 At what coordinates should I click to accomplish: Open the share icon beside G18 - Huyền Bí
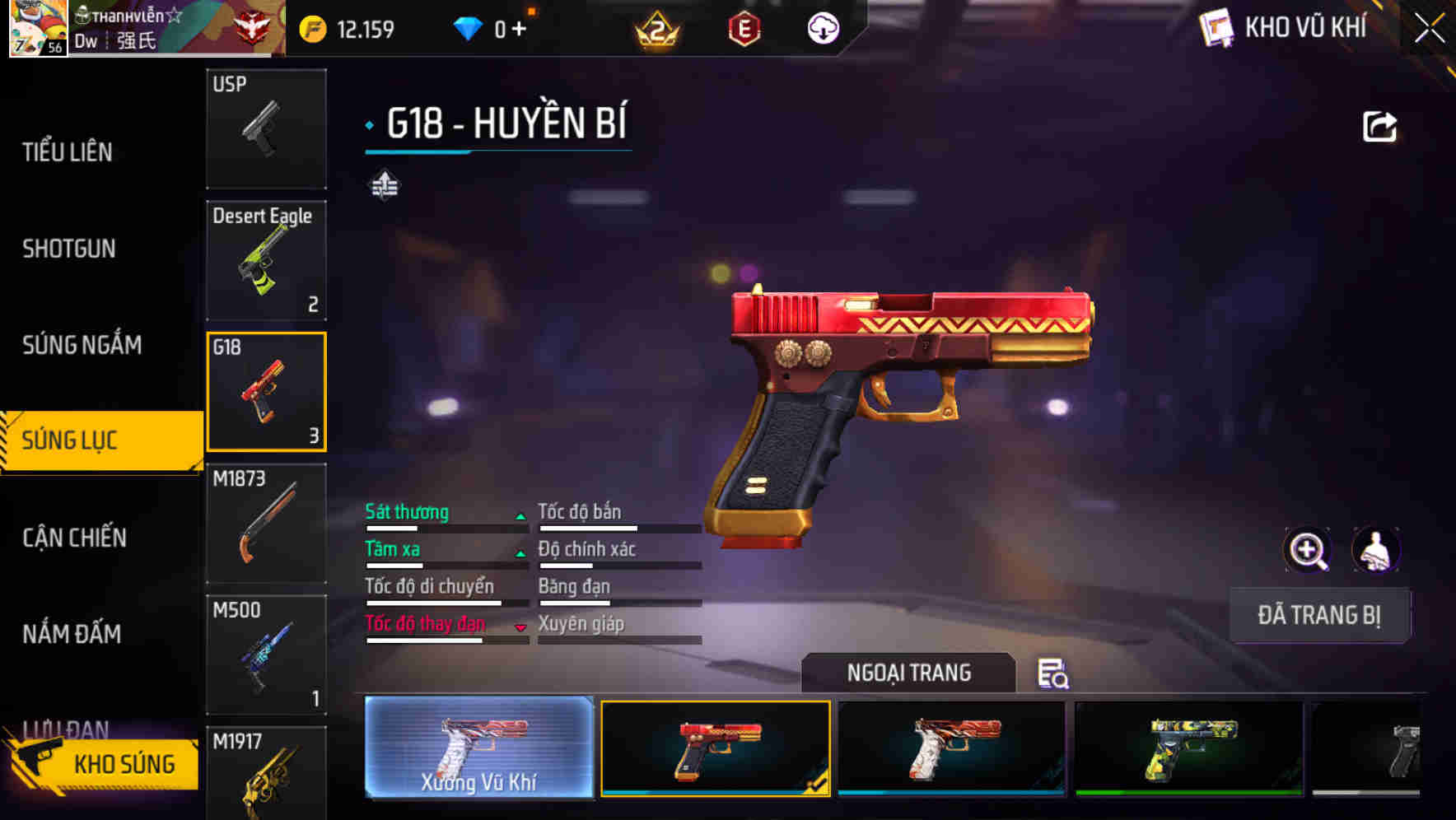point(1380,125)
